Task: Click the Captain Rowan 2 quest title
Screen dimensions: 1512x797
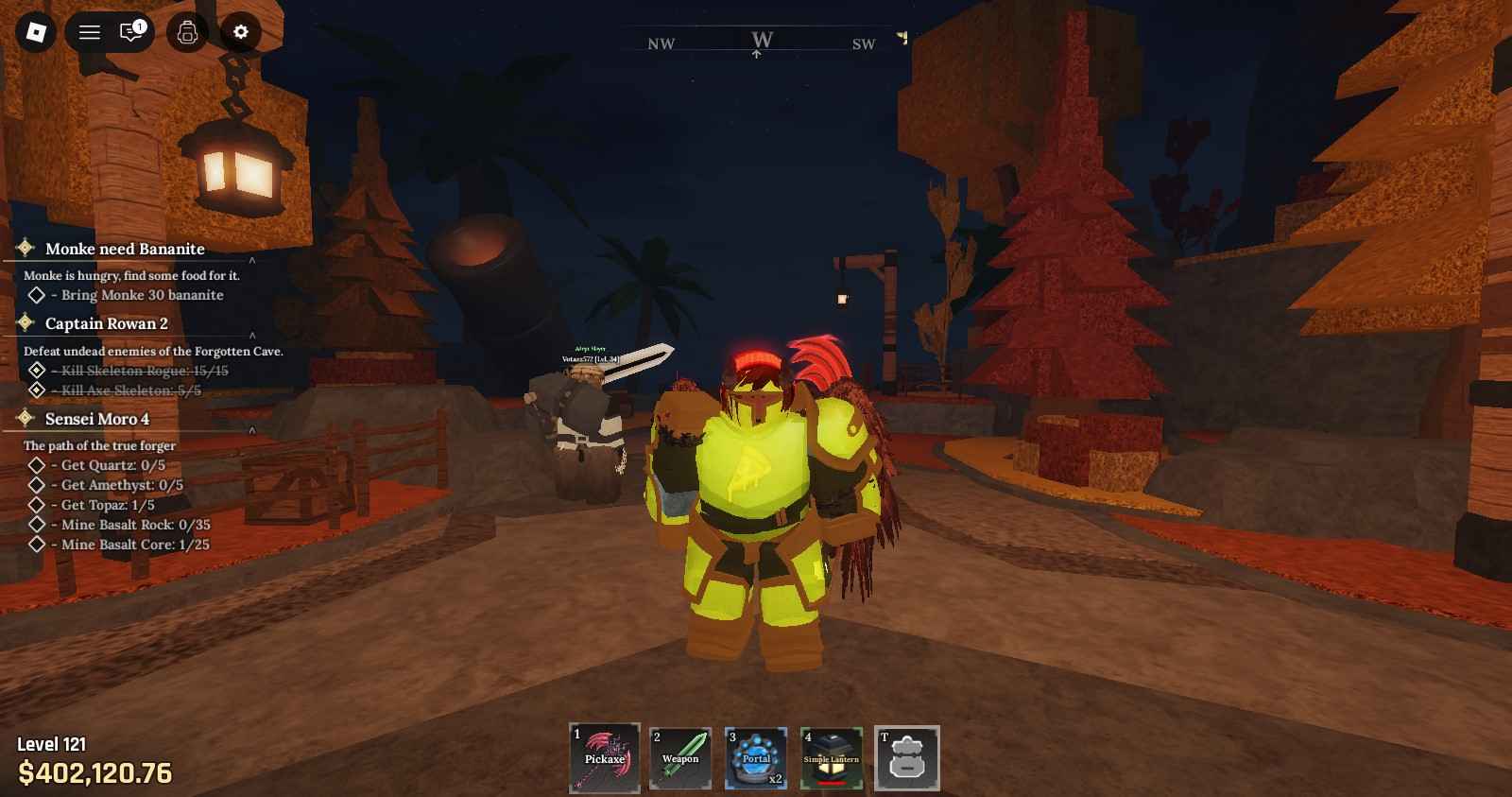Action: [107, 324]
